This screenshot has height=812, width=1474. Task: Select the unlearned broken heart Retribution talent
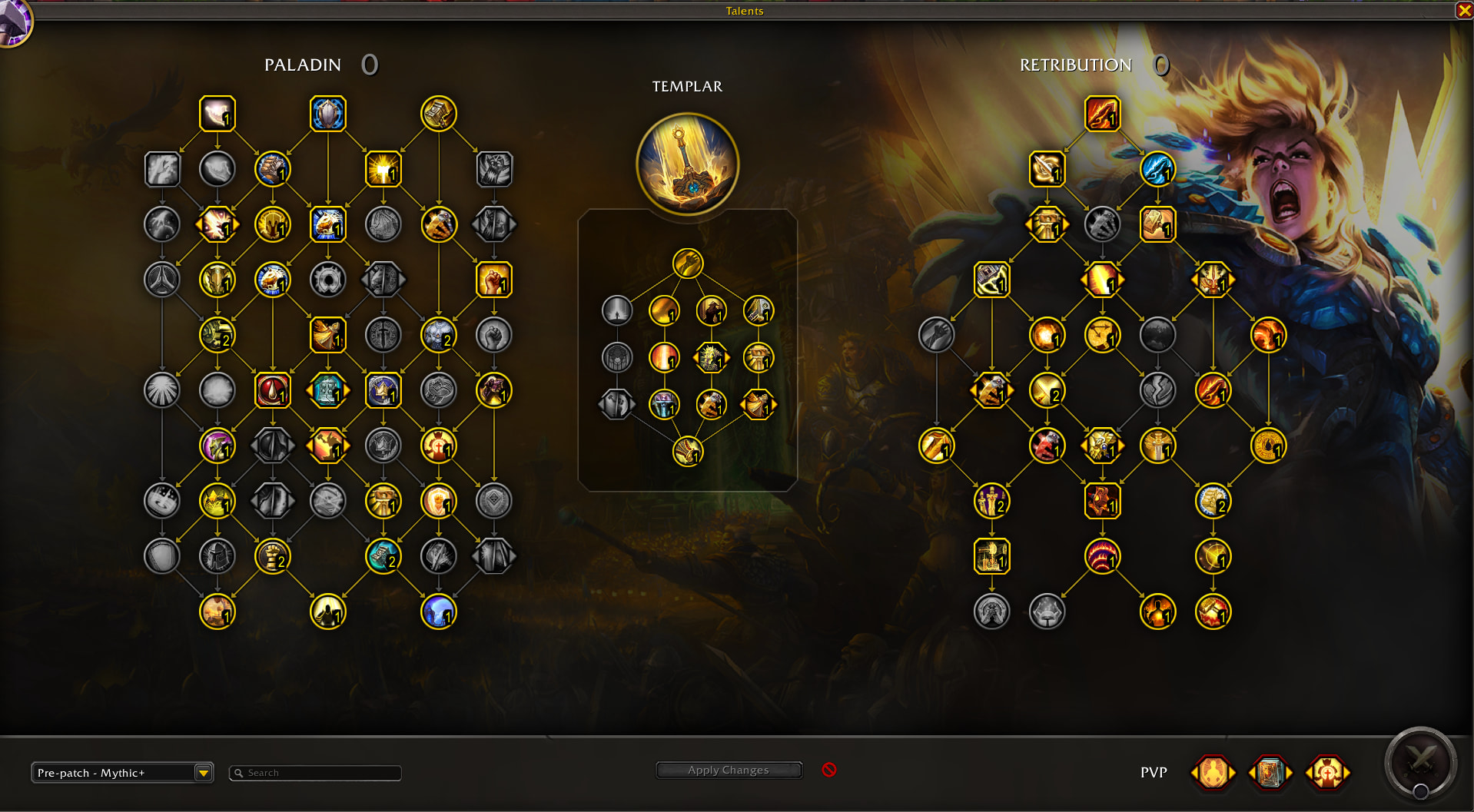pyautogui.click(x=1158, y=390)
